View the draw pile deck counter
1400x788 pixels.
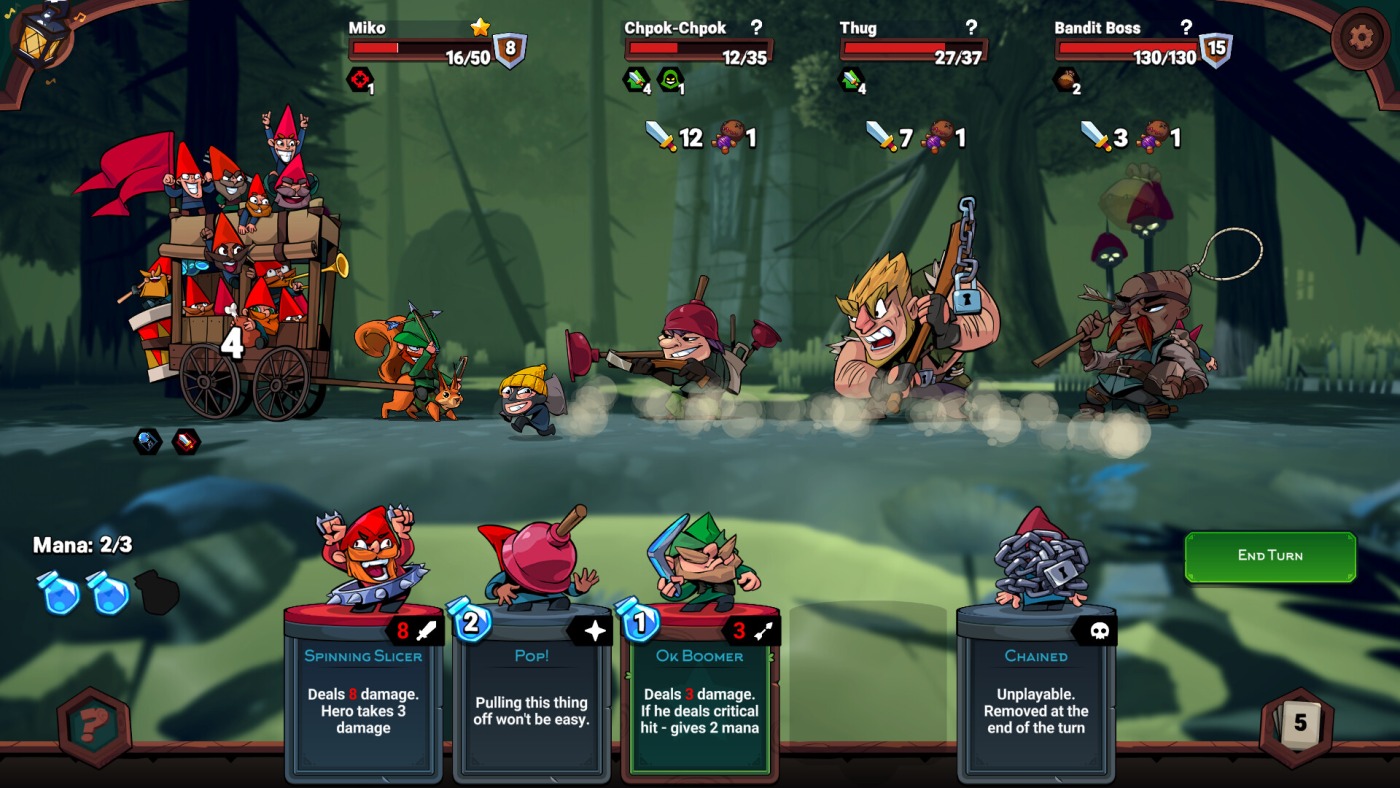[1299, 723]
